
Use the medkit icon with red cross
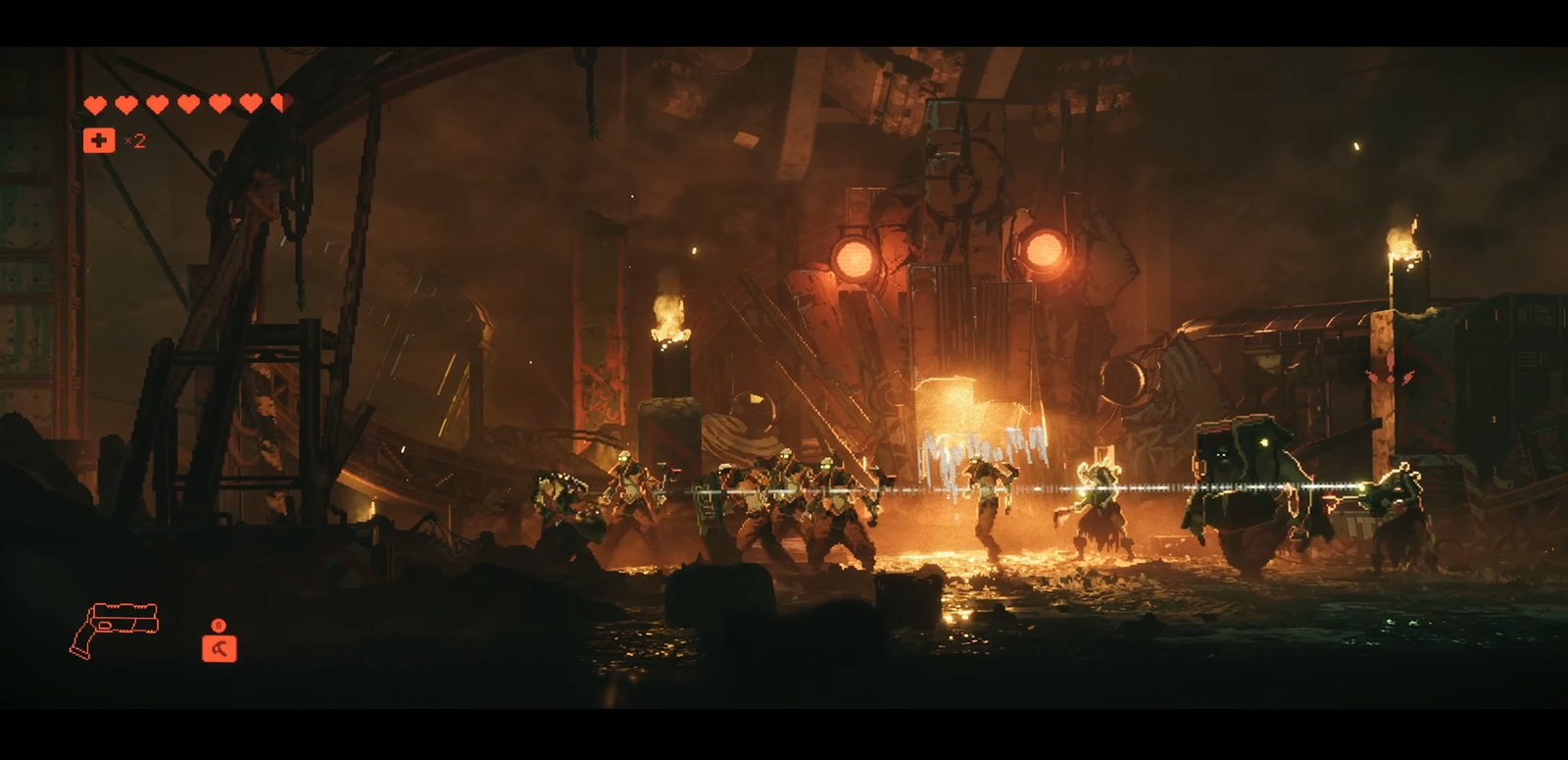click(99, 140)
